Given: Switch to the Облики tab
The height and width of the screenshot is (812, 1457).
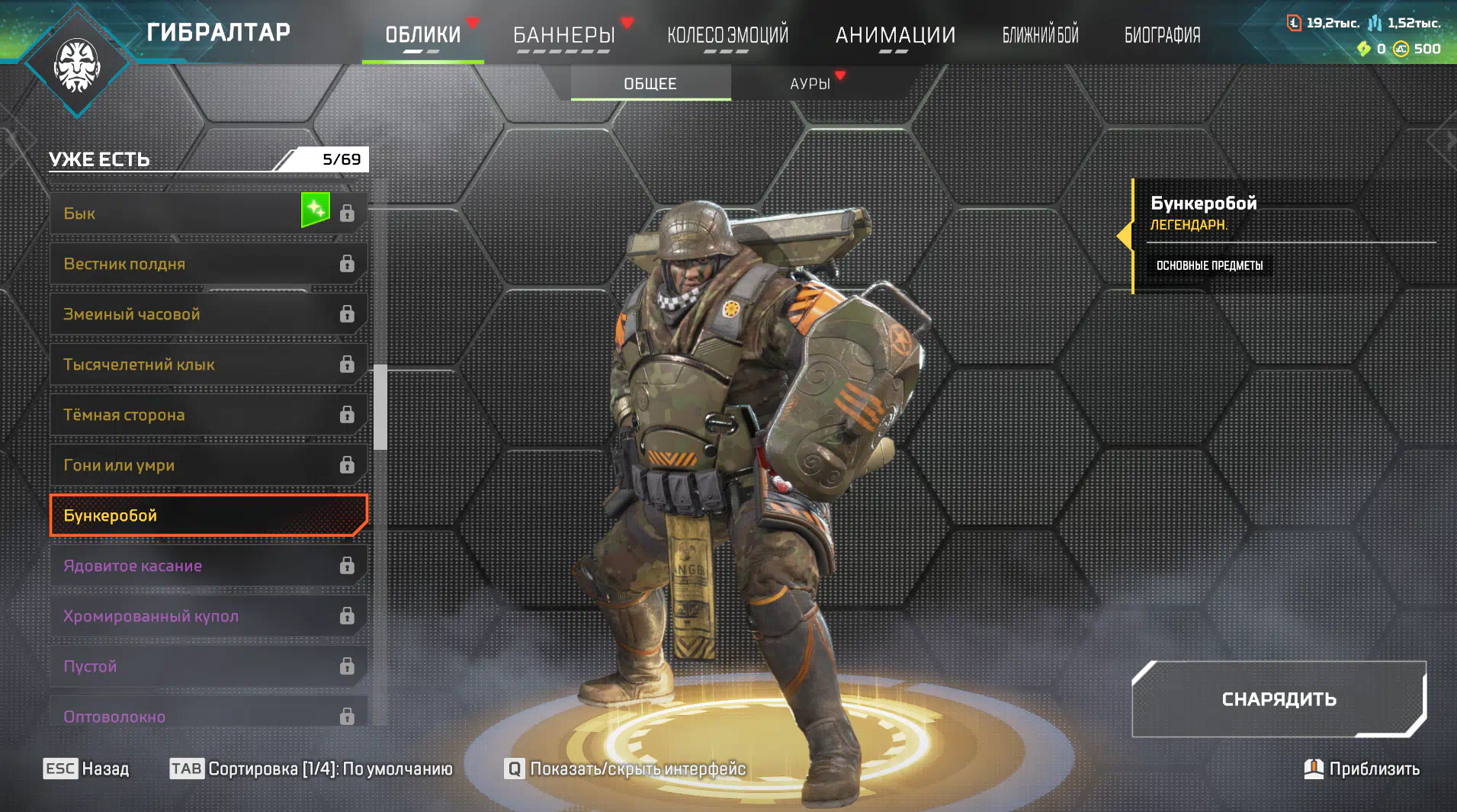Looking at the screenshot, I should 422,35.
